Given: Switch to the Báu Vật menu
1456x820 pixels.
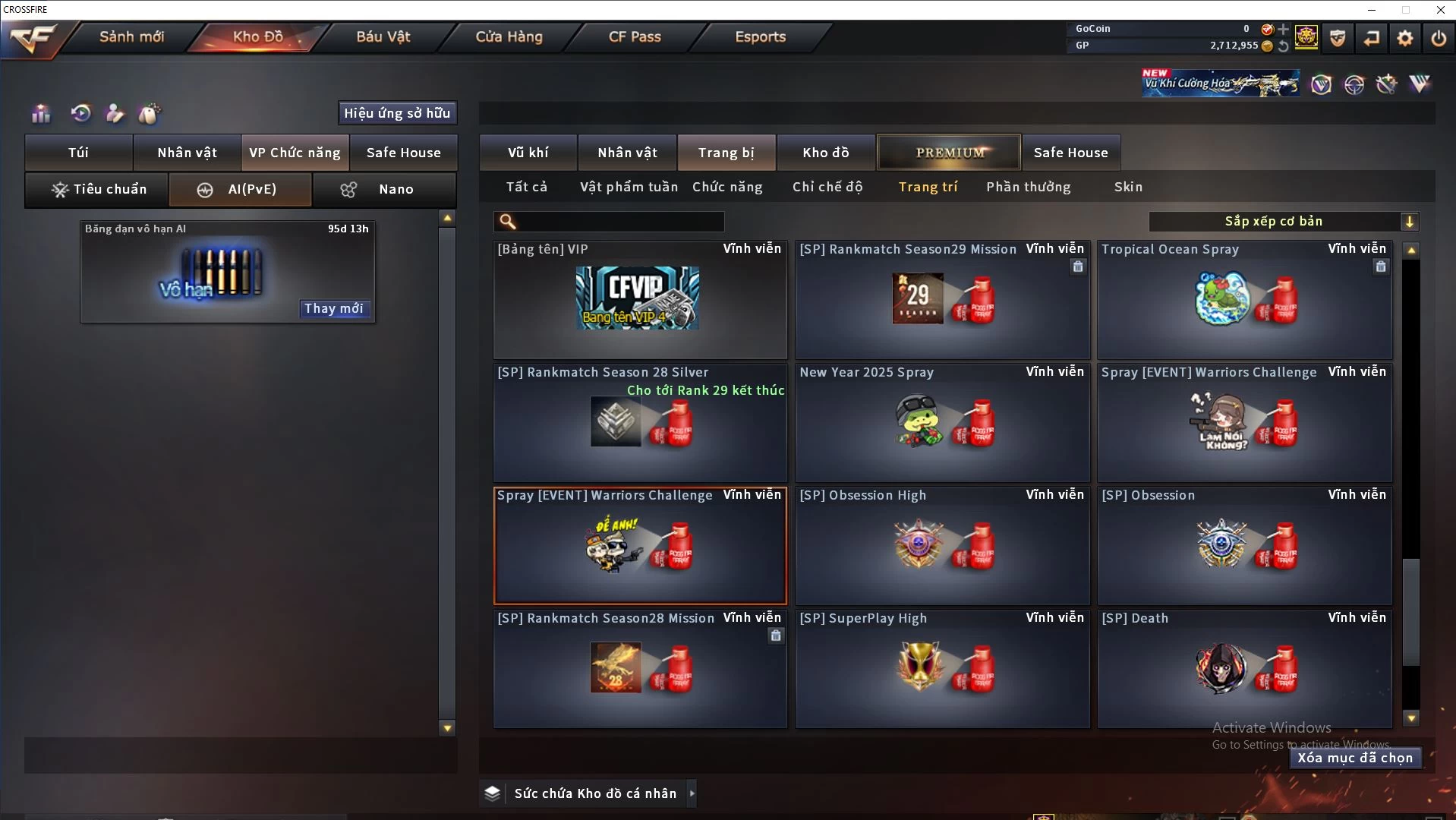Looking at the screenshot, I should [383, 36].
